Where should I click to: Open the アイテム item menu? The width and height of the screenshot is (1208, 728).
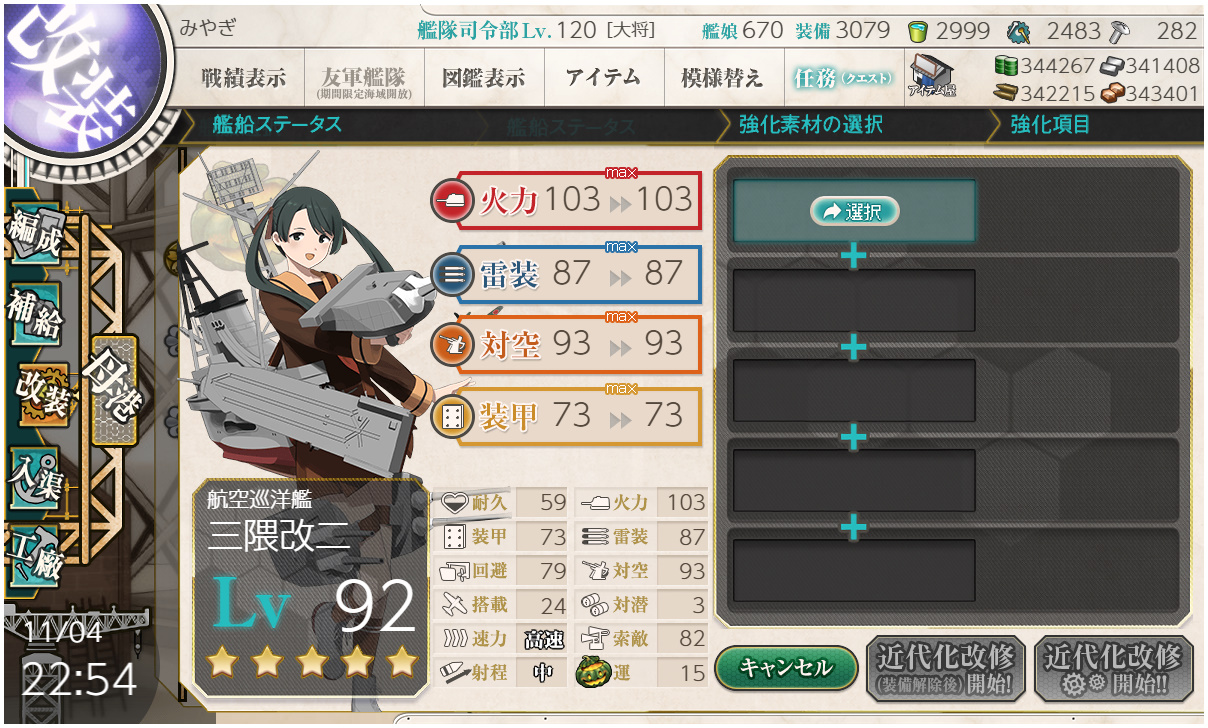(603, 79)
